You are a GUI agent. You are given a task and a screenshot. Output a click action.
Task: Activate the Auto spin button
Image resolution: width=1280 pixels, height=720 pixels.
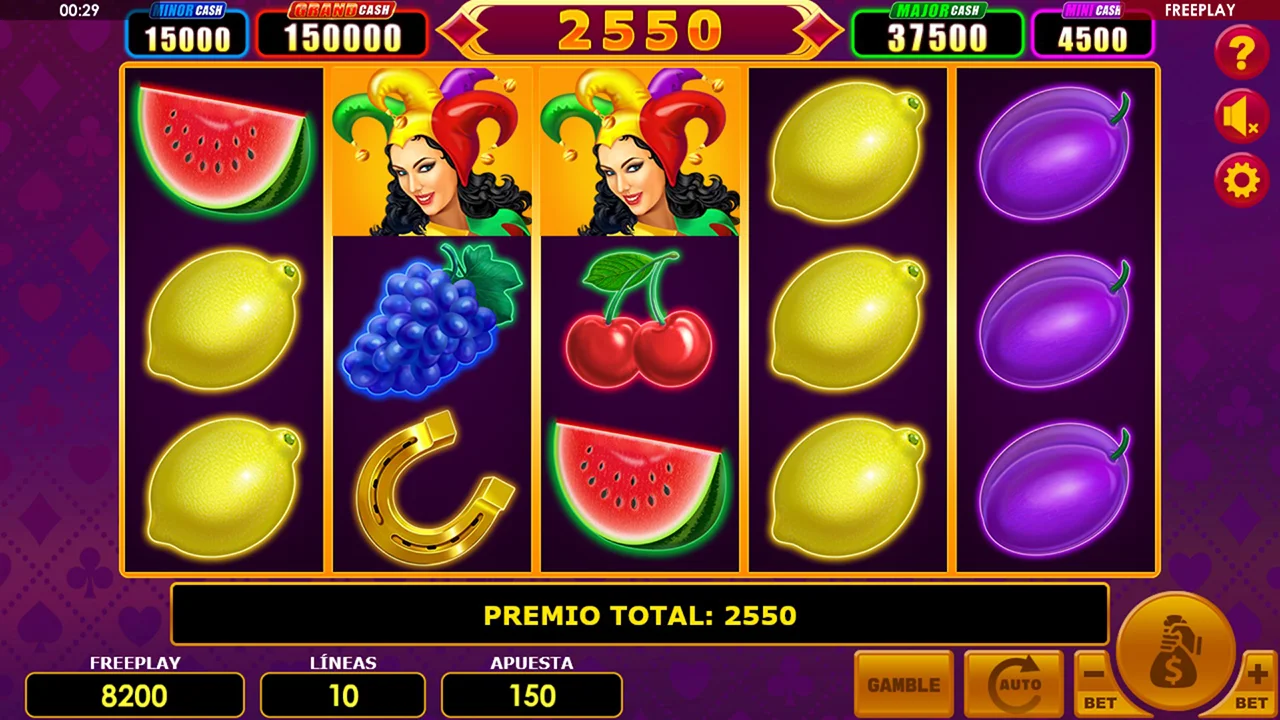click(1013, 685)
